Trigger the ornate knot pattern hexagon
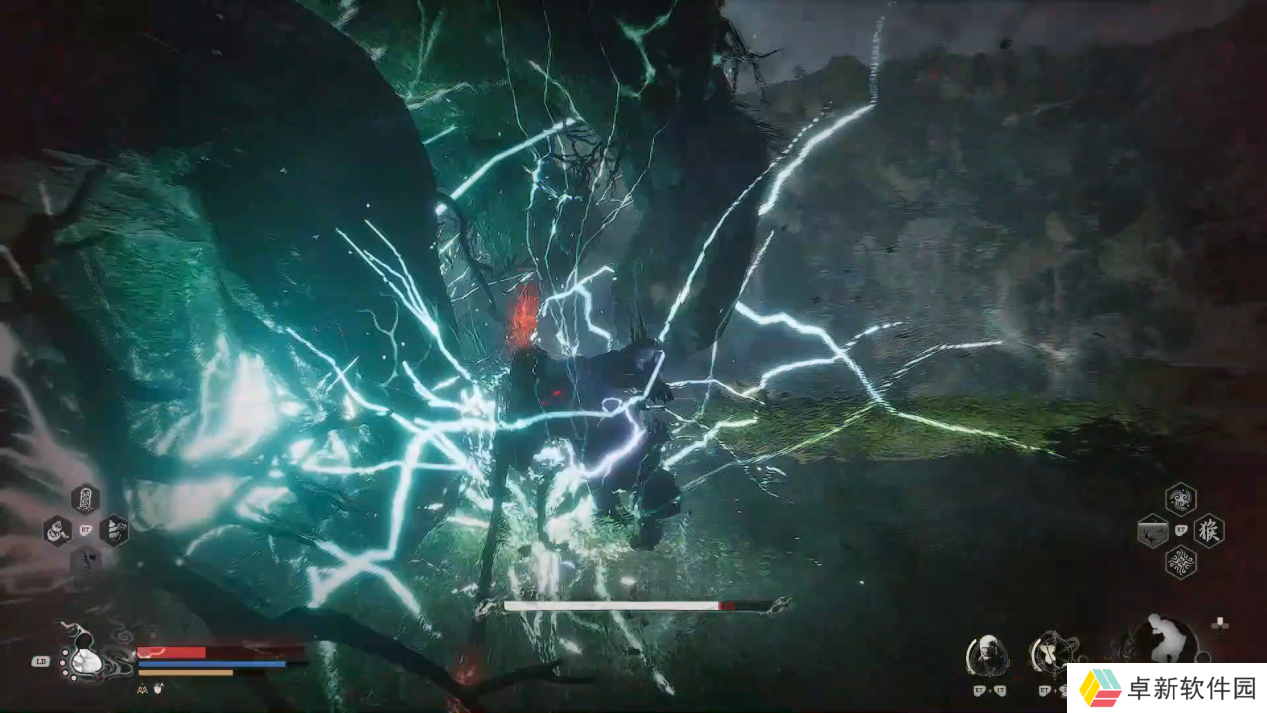Image resolution: width=1267 pixels, height=713 pixels. pyautogui.click(x=1180, y=562)
